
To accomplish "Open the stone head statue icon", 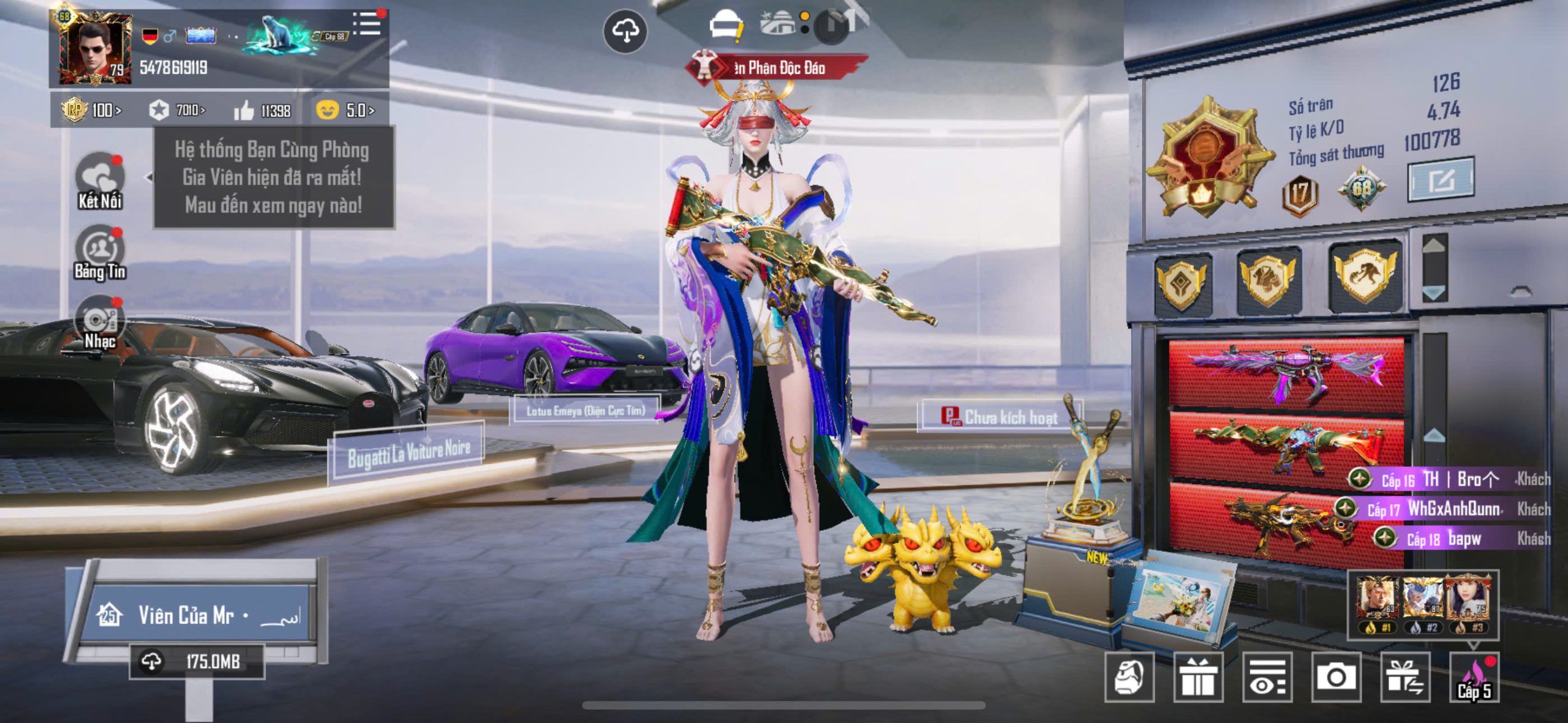I will pyautogui.click(x=1129, y=677).
